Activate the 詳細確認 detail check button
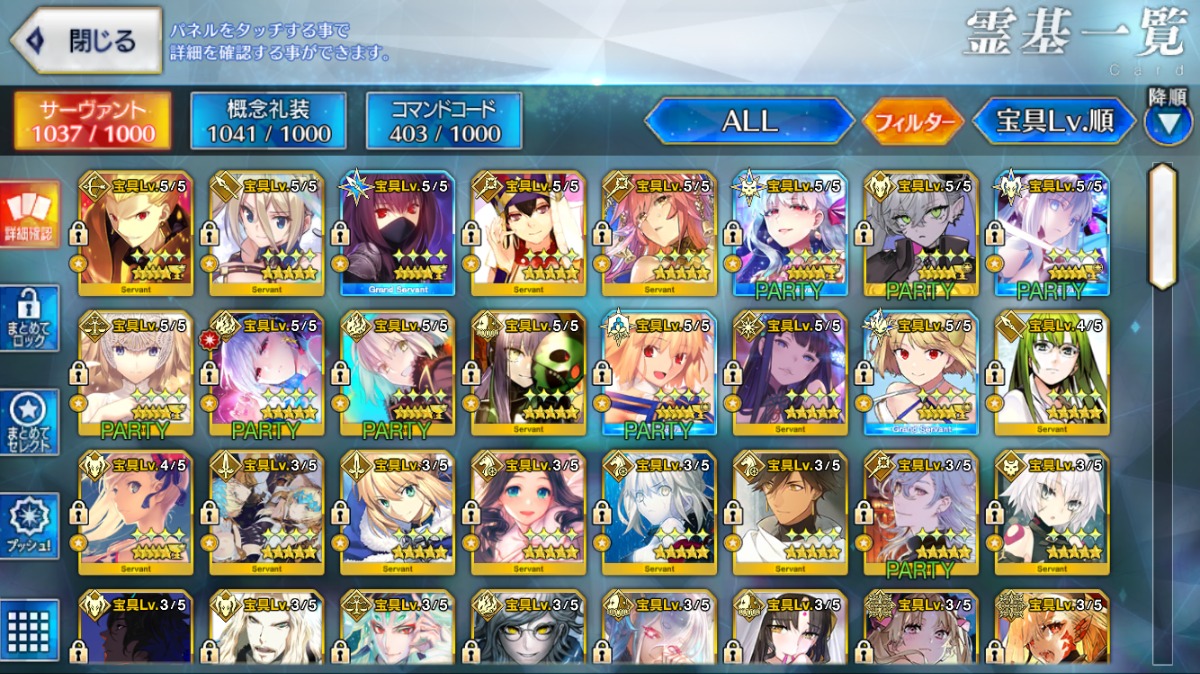The image size is (1200, 674). [29, 217]
